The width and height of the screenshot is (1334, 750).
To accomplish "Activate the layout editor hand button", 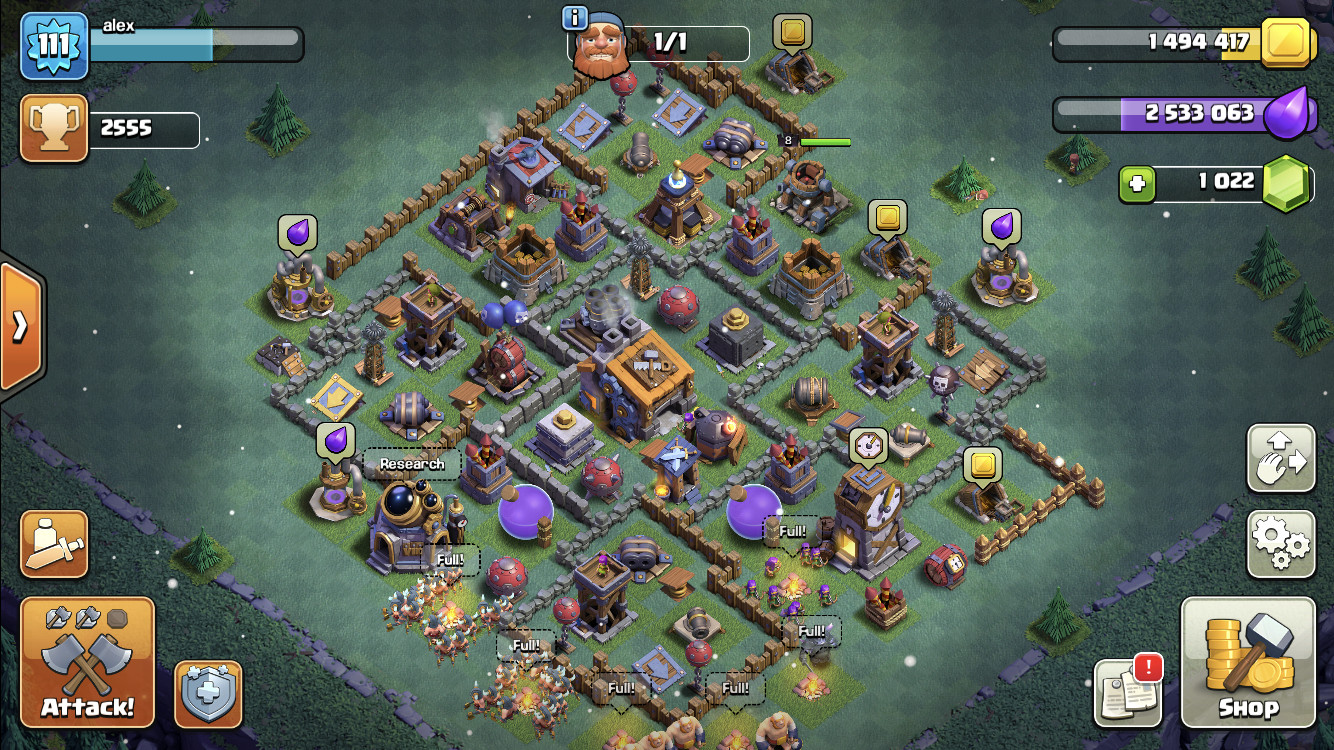I will (x=1280, y=458).
